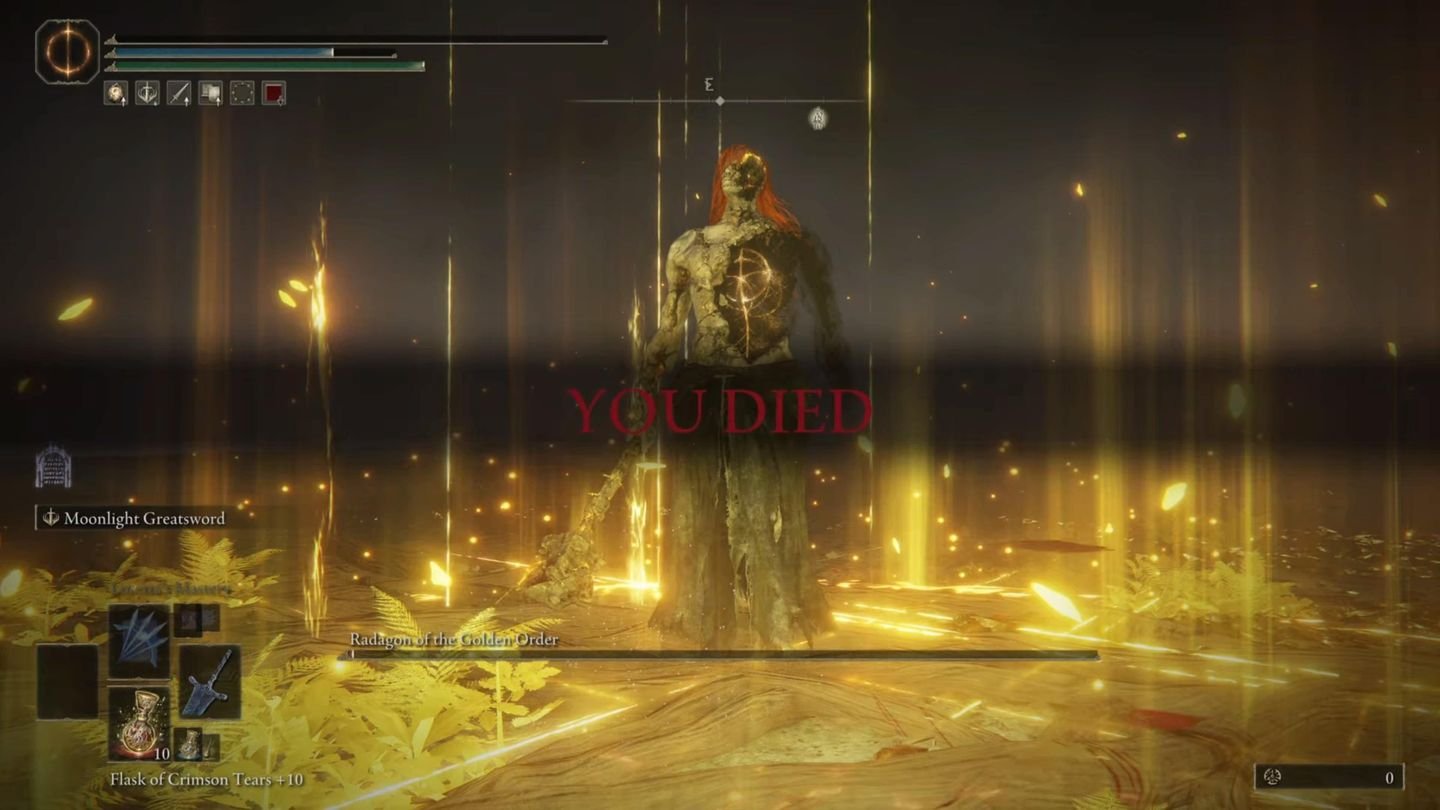The height and width of the screenshot is (810, 1440).
Task: Click the red square debuff icon
Action: [274, 93]
